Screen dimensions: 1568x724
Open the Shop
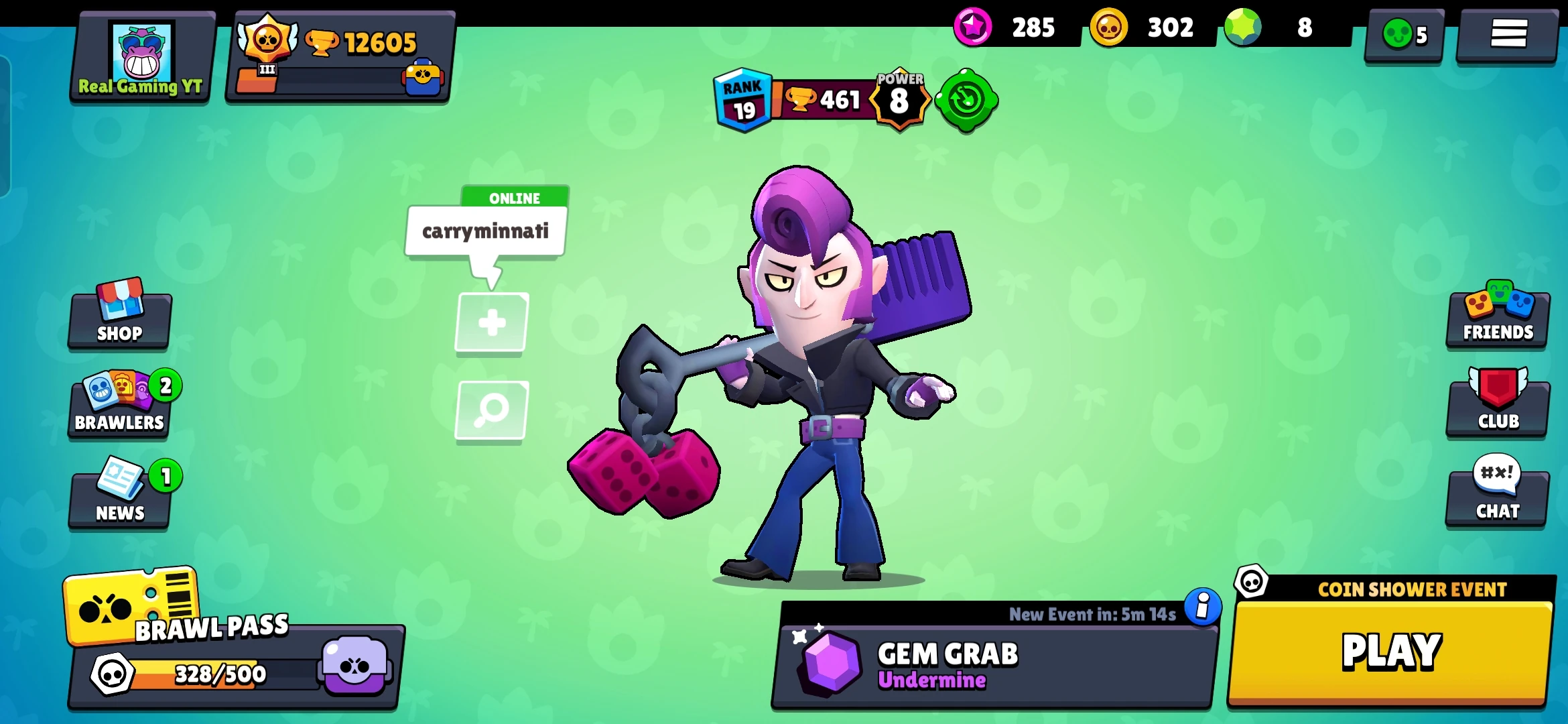pos(119,315)
